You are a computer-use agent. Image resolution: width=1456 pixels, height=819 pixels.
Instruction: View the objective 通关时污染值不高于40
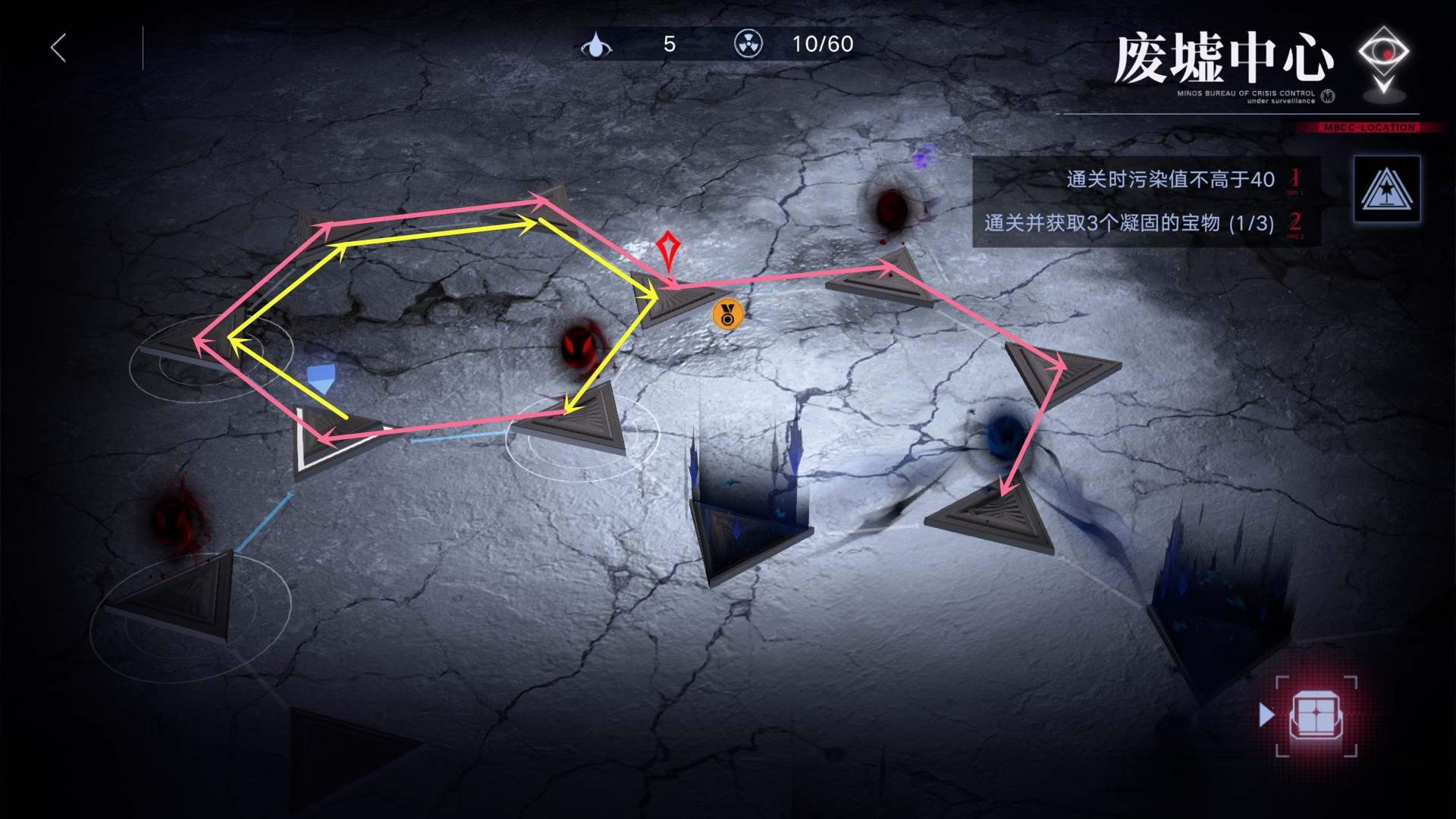click(x=1170, y=180)
